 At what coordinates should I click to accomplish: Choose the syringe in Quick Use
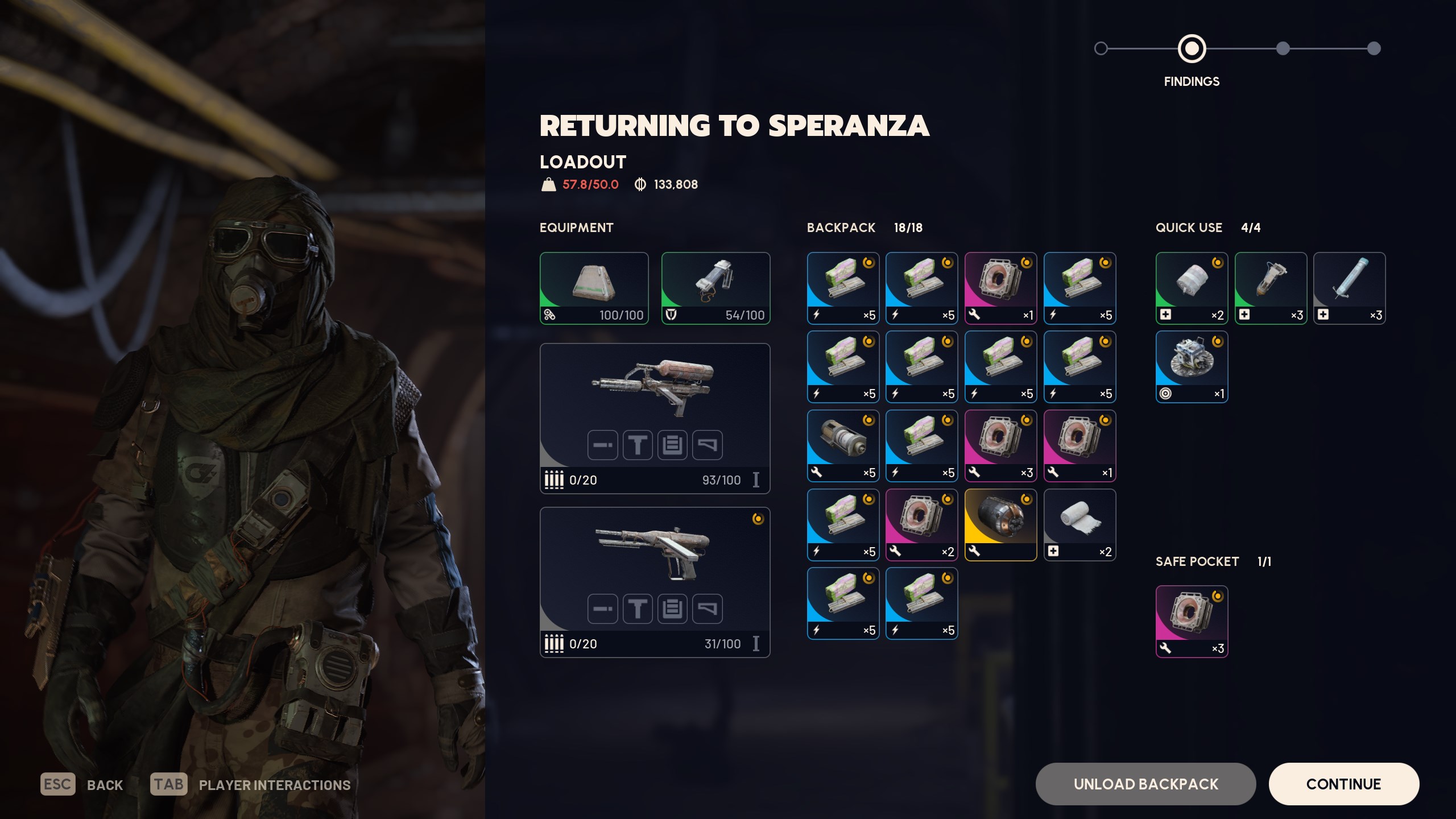click(1349, 288)
